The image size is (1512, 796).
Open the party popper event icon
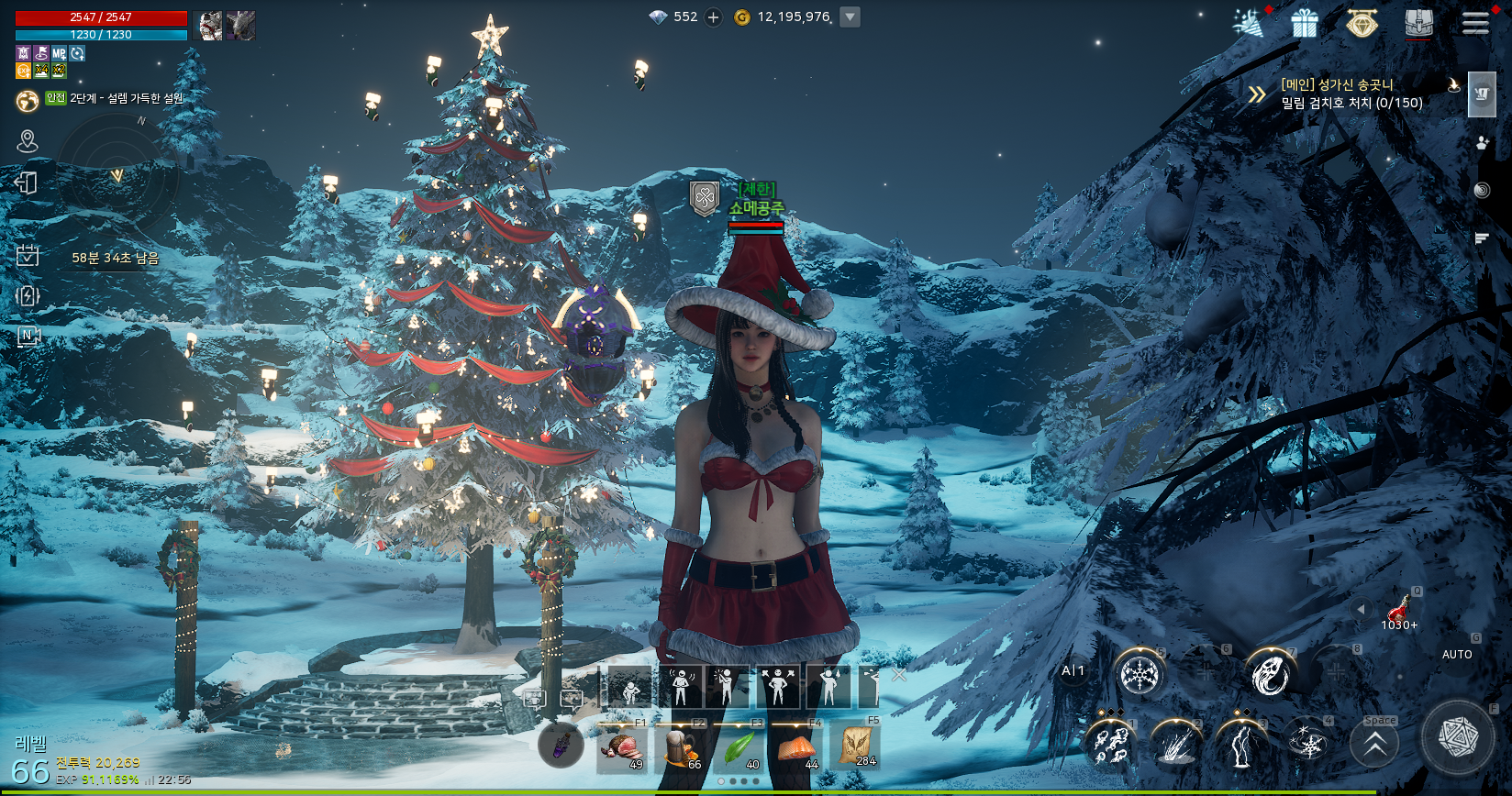tap(1248, 24)
